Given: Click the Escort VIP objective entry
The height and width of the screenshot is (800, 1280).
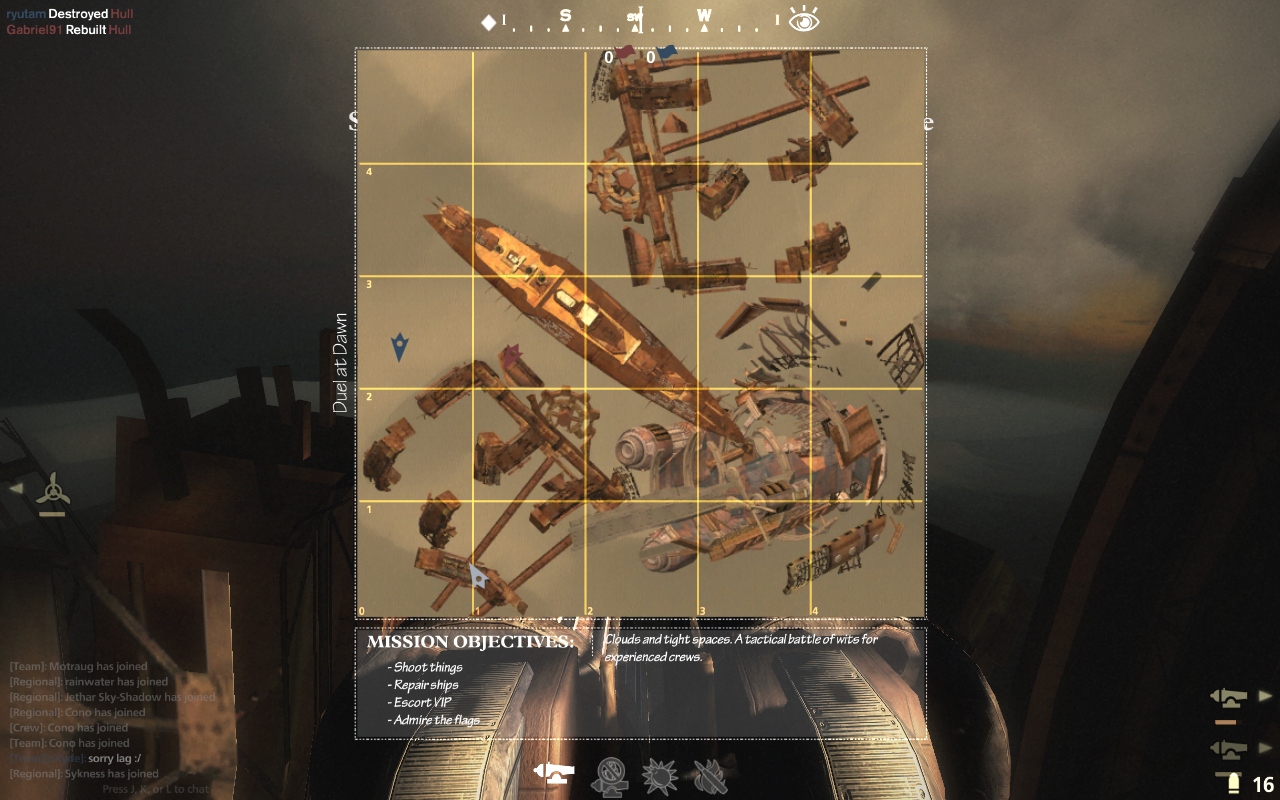Looking at the screenshot, I should tap(419, 702).
